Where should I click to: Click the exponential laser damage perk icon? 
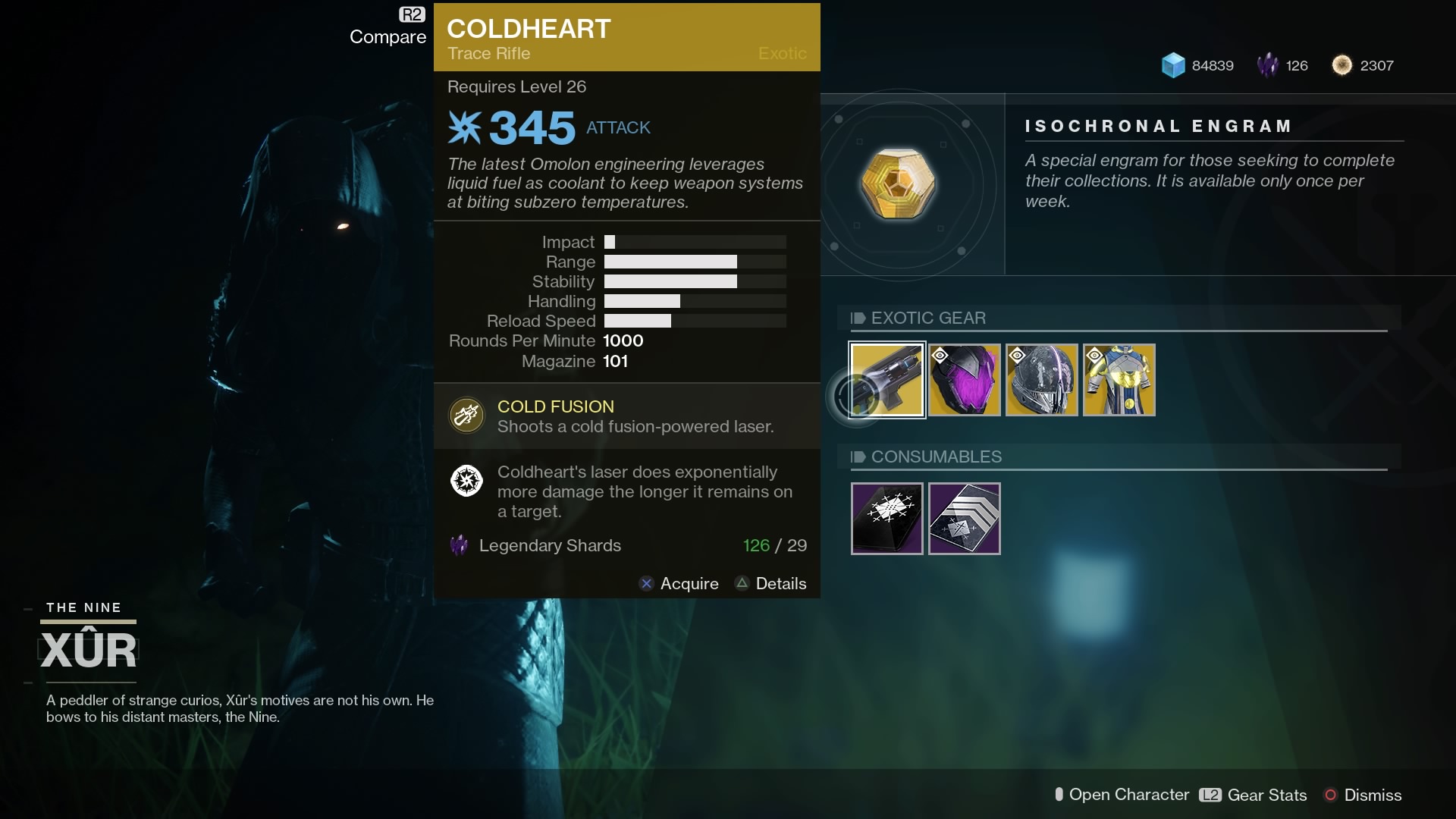pyautogui.click(x=466, y=481)
